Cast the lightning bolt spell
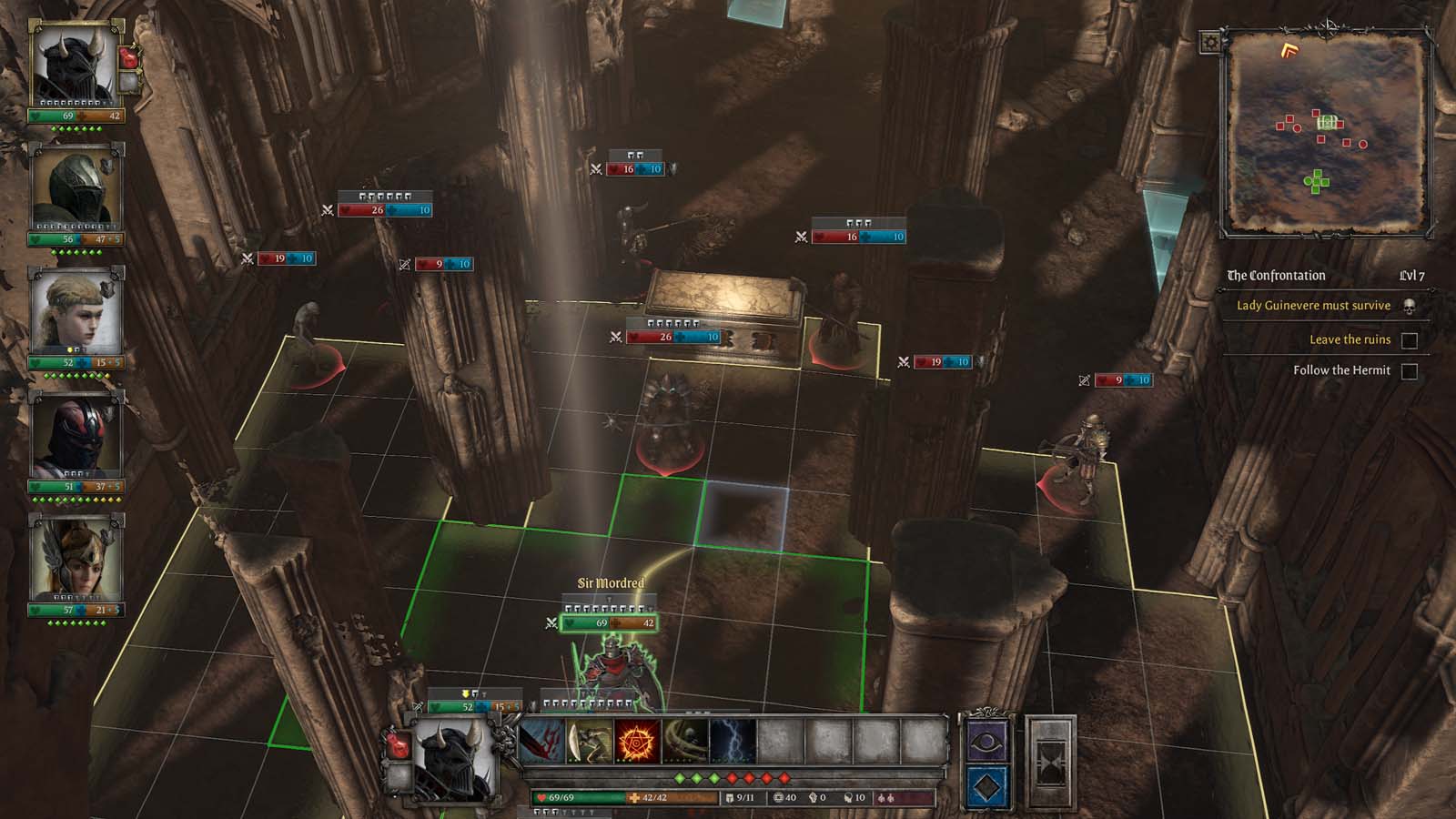Screen dimensions: 1456x819 [x=733, y=742]
